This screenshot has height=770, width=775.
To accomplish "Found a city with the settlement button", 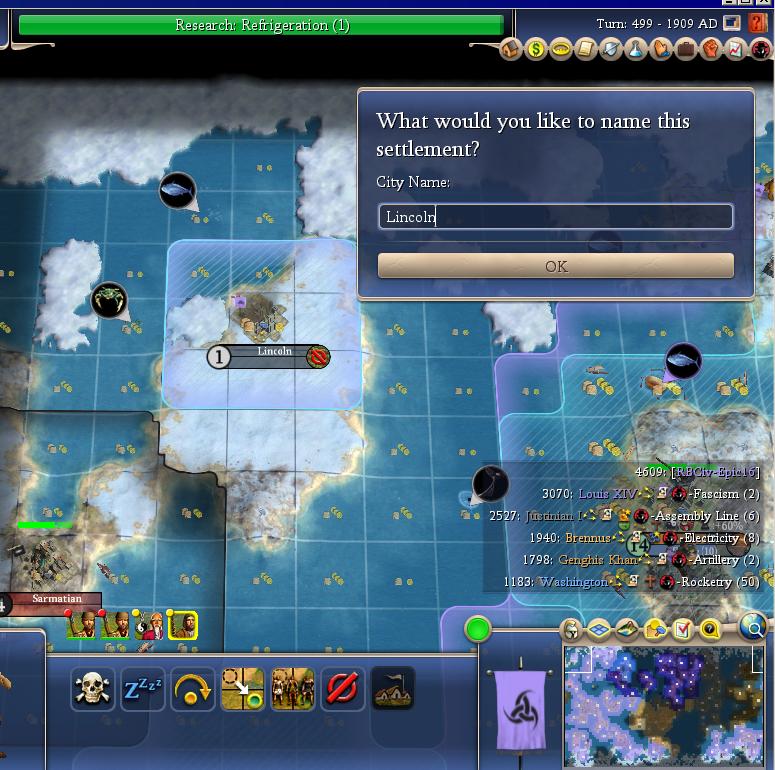I will pos(392,689).
